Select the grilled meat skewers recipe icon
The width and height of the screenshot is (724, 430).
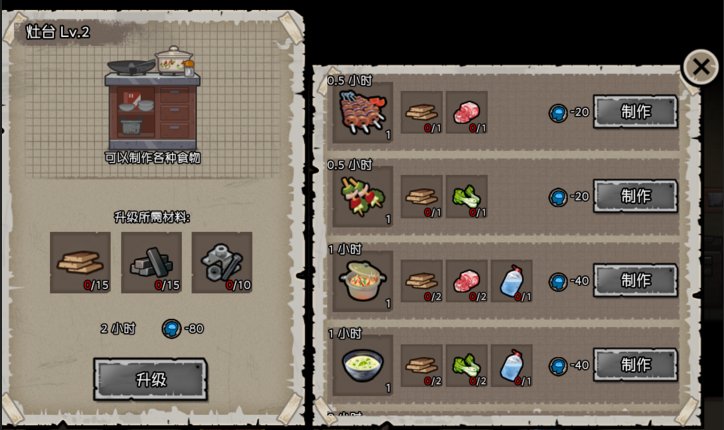(362, 112)
